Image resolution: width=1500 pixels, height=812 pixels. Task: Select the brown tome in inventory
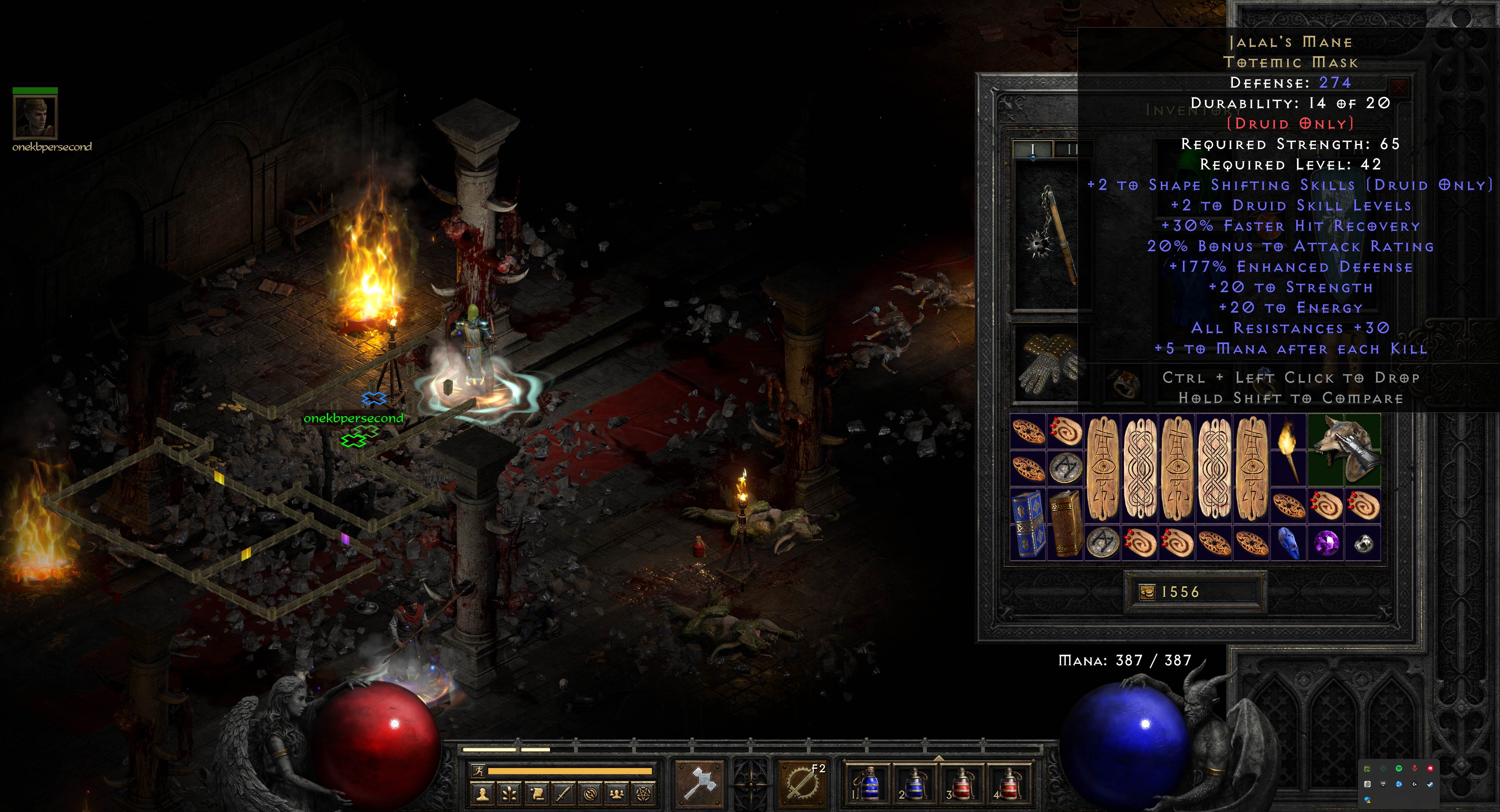pyautogui.click(x=1065, y=524)
